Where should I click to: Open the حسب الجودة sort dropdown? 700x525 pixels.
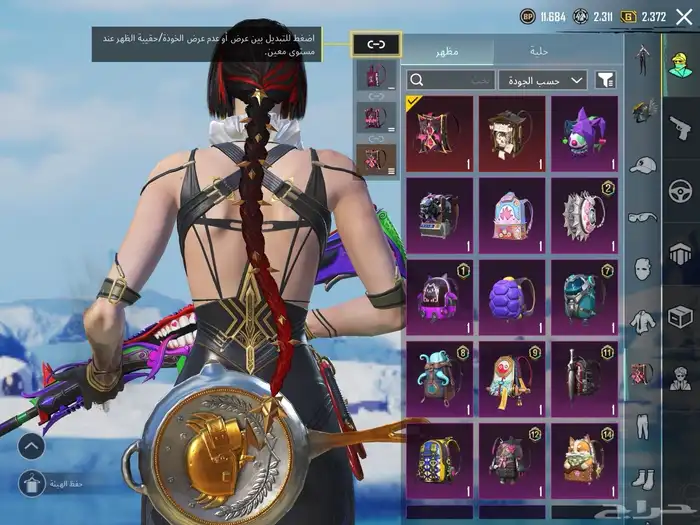pyautogui.click(x=544, y=79)
